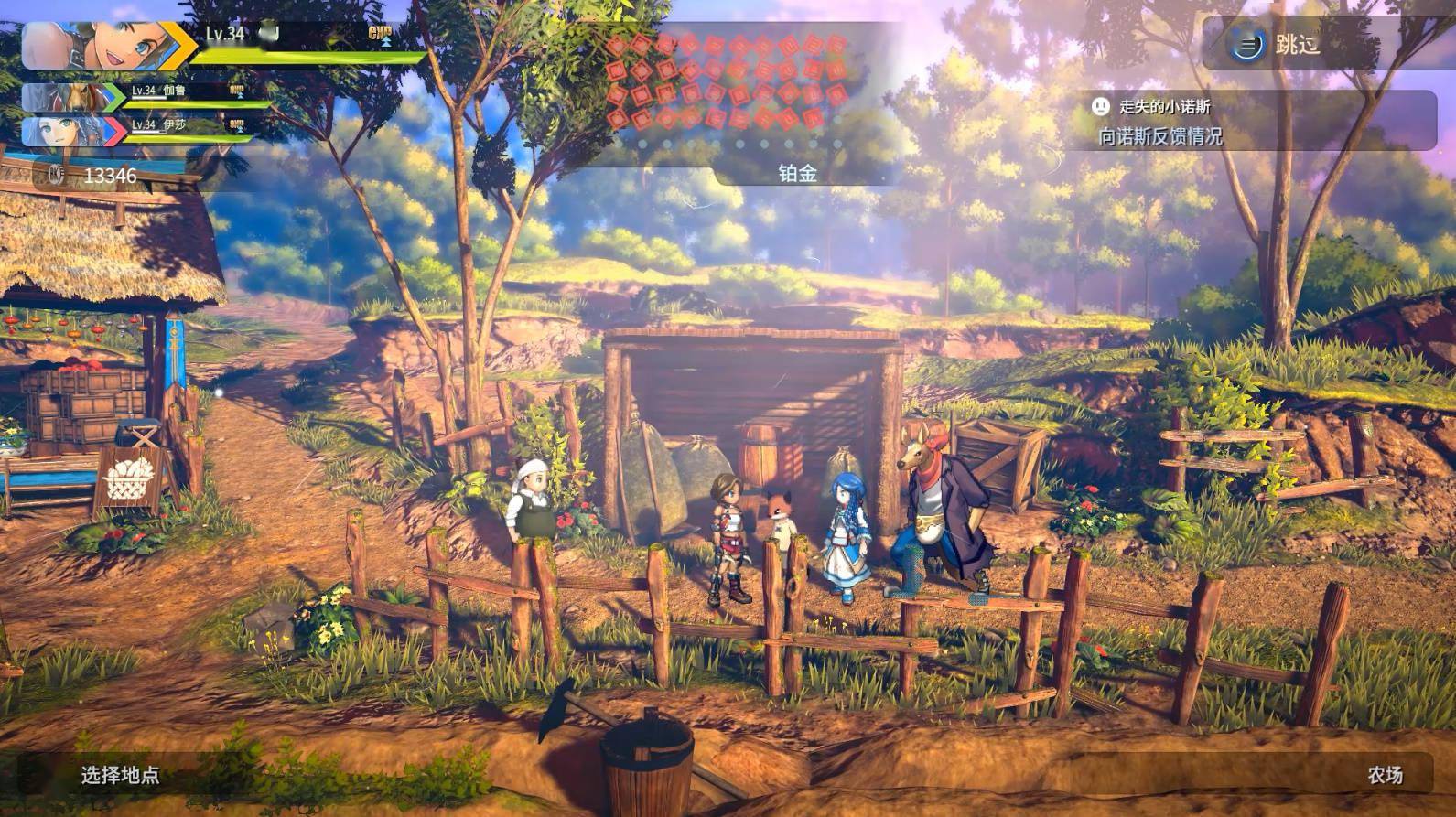Choose the 选择地点 location option
Screen dimensions: 1456x817
(x=120, y=775)
